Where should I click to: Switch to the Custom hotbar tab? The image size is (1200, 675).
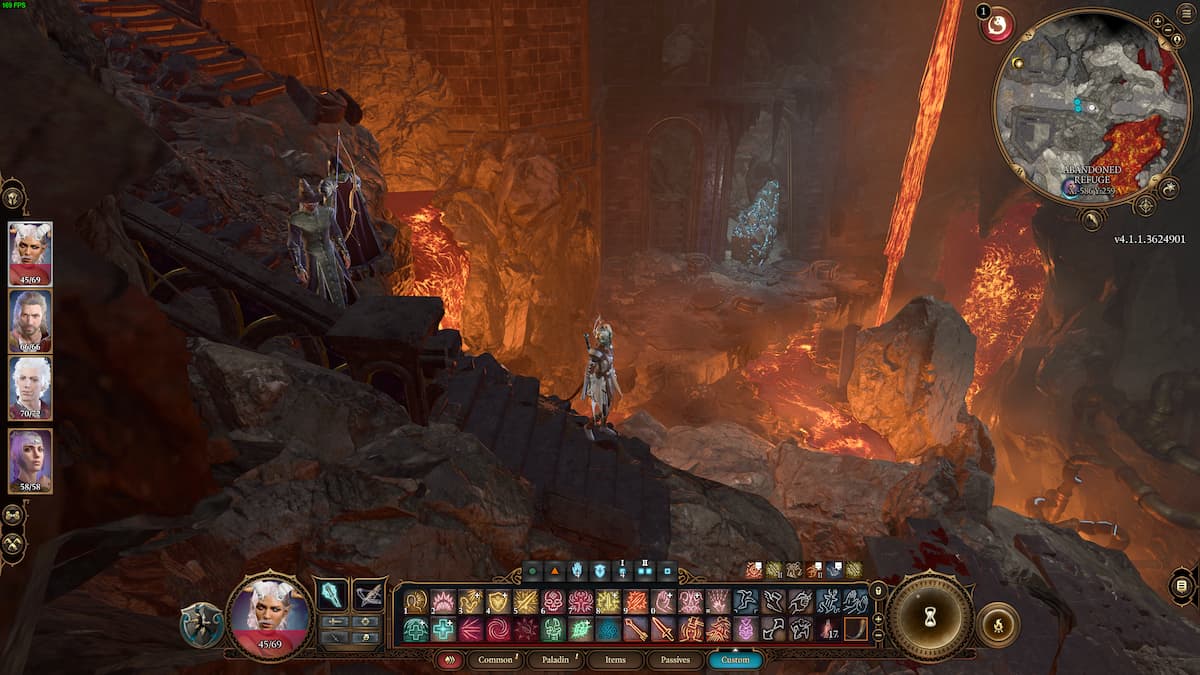coord(734,660)
